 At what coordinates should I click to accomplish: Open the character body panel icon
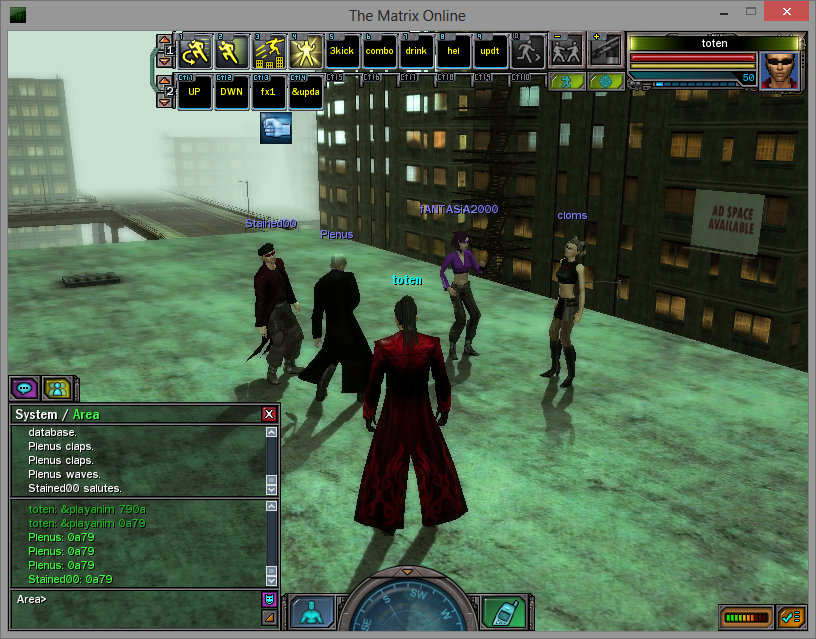click(315, 612)
